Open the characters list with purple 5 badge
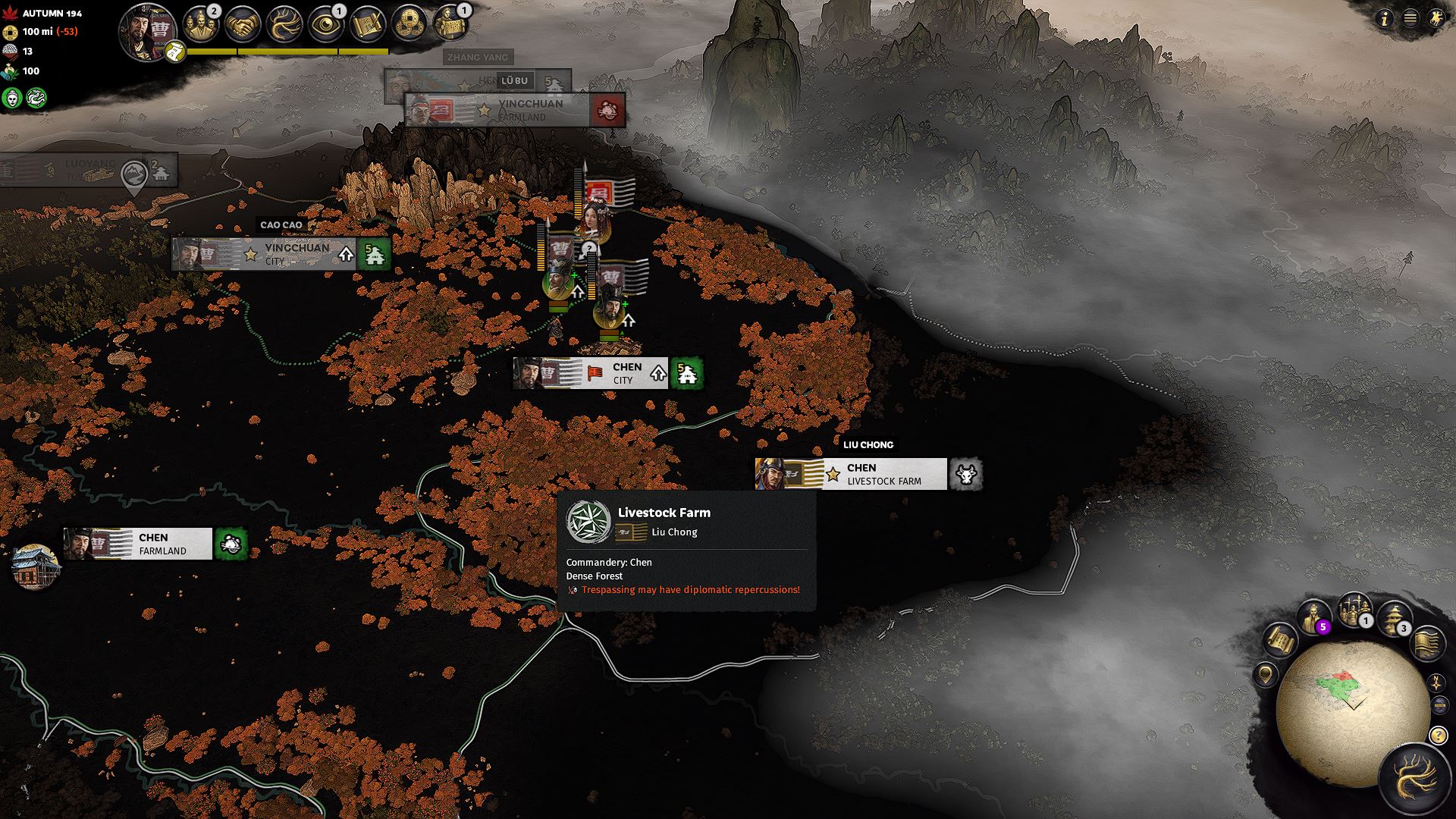 click(1313, 617)
